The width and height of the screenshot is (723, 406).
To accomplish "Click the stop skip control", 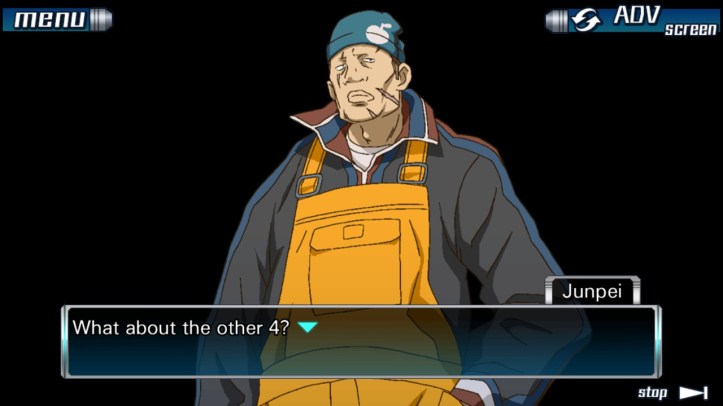I will pyautogui.click(x=672, y=392).
